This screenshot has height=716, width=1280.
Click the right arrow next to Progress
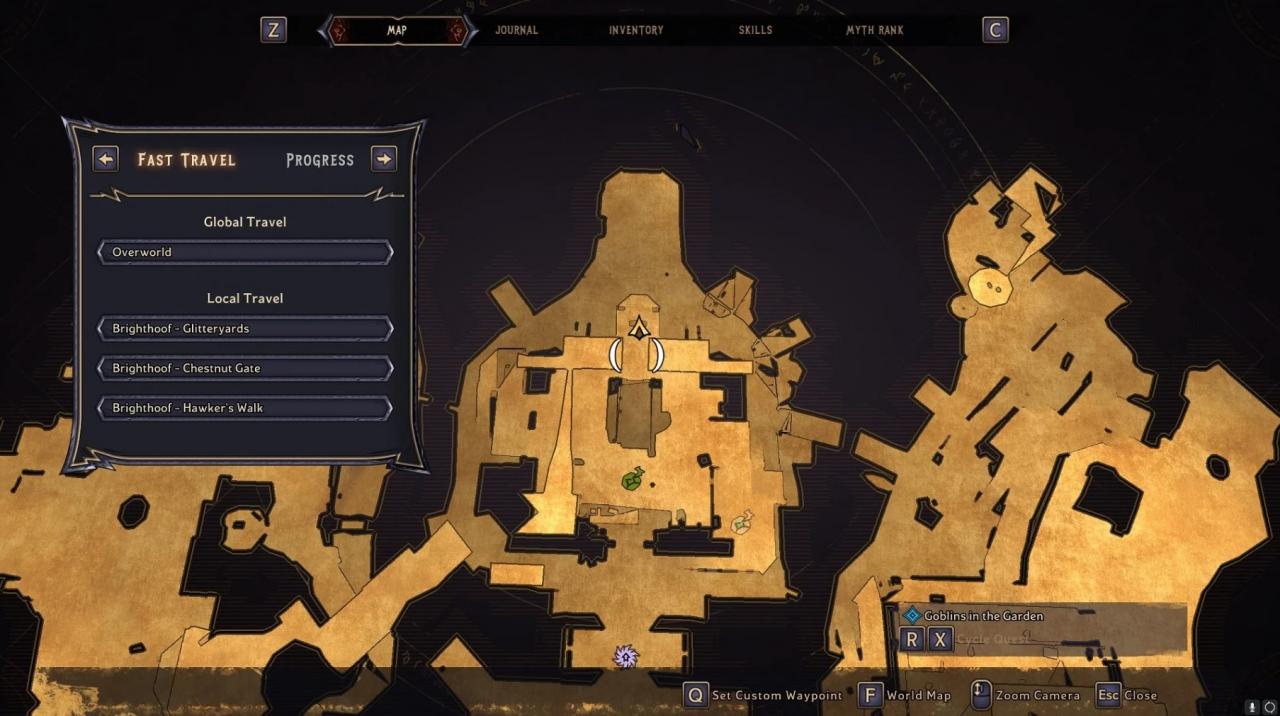coord(384,159)
